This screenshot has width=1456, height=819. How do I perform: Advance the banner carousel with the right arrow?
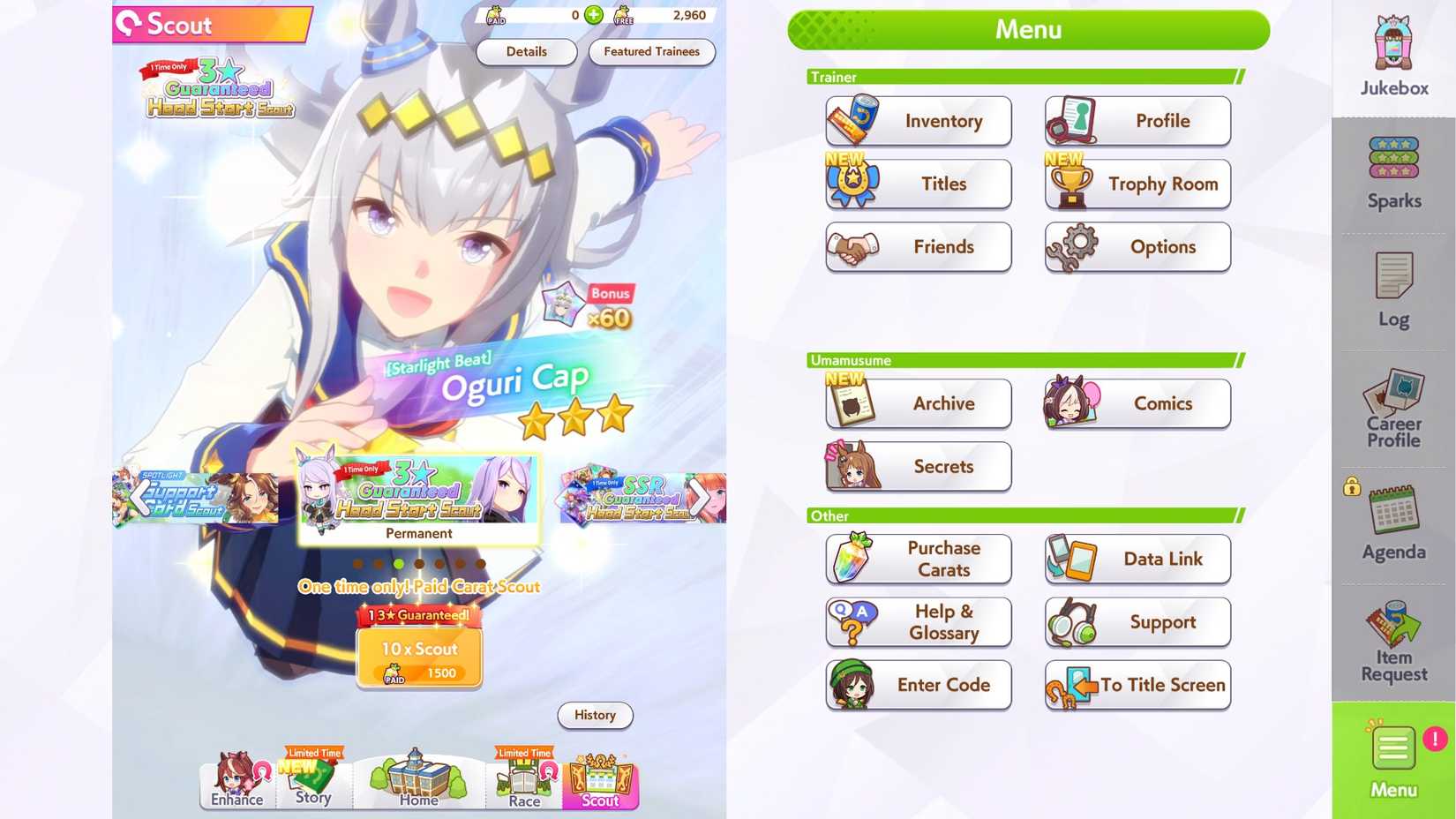[x=702, y=497]
